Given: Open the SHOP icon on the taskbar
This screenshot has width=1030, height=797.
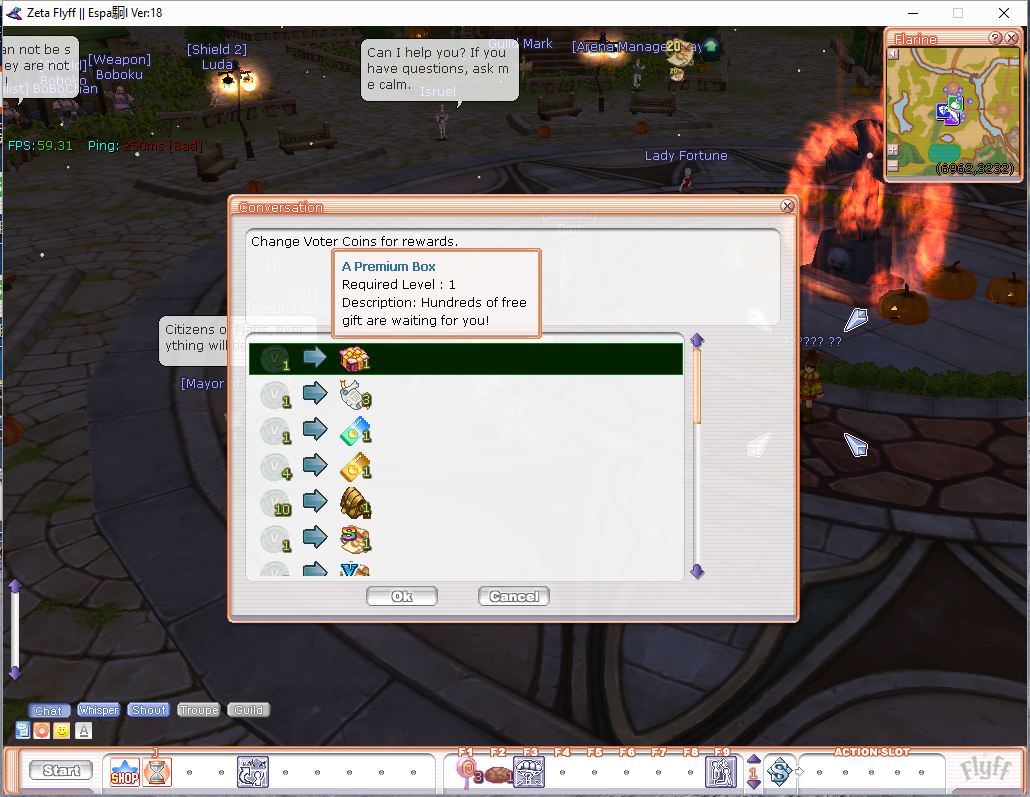Looking at the screenshot, I should coord(124,771).
